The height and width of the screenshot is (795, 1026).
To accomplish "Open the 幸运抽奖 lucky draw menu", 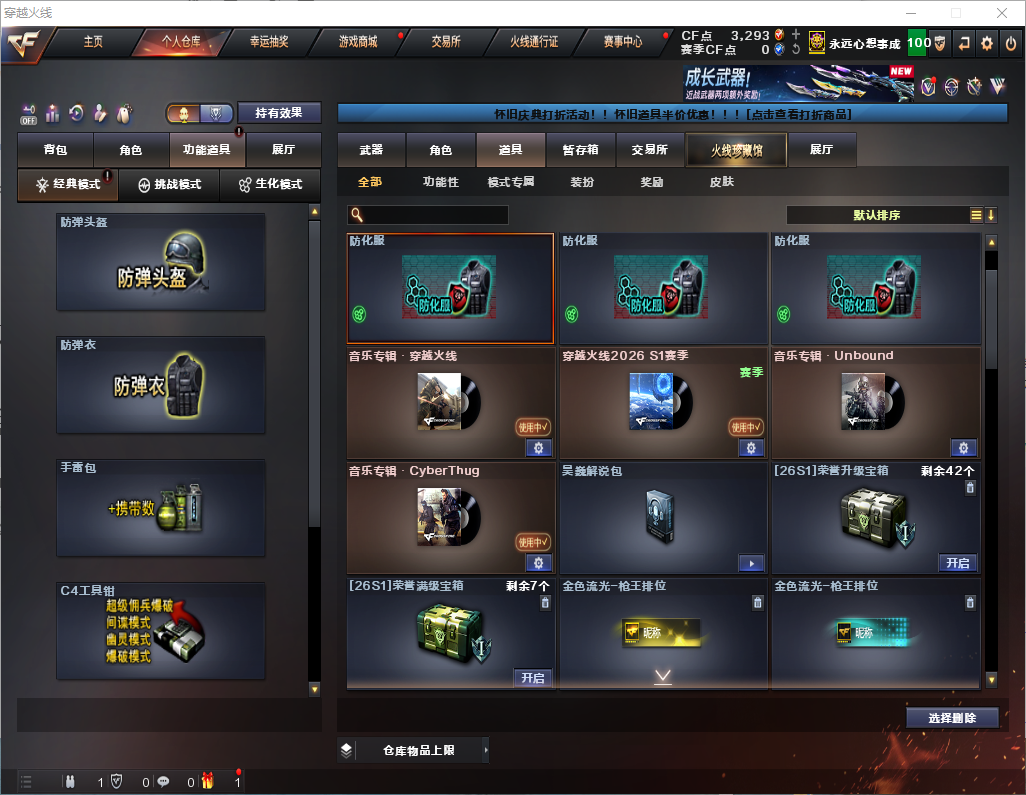I will (x=269, y=42).
